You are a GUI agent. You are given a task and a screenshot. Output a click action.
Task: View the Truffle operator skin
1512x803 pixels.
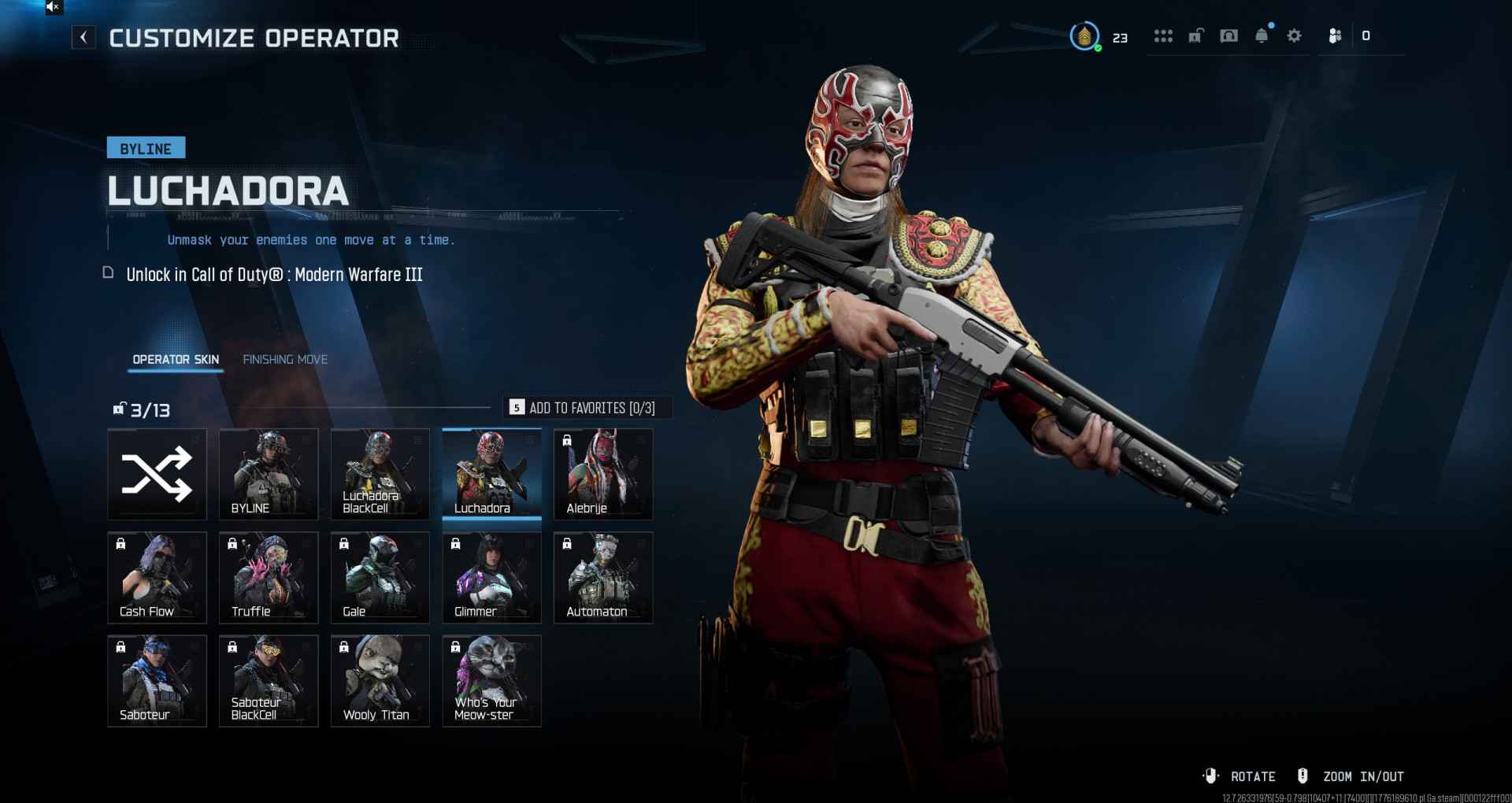(269, 577)
